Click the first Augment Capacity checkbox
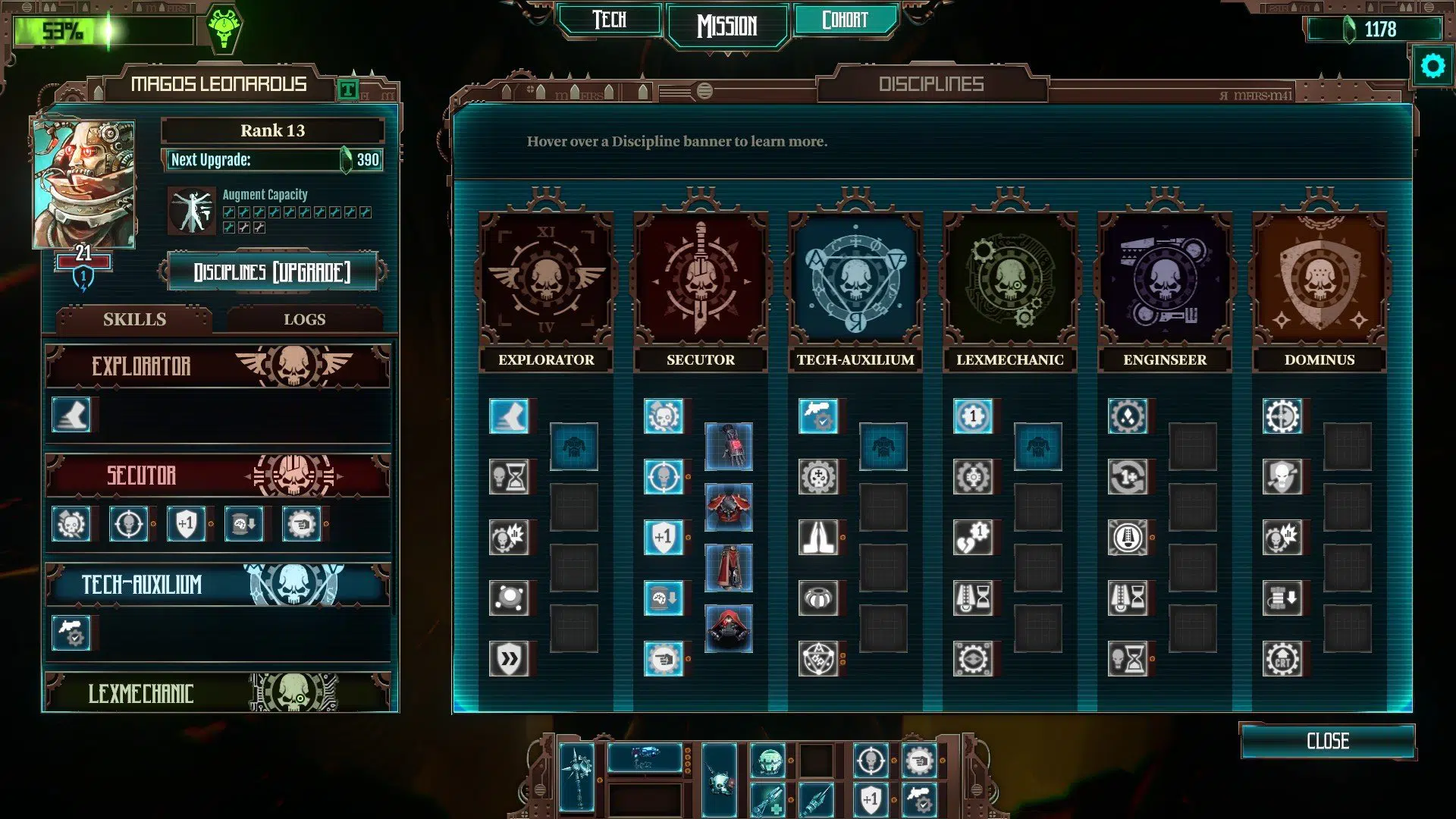This screenshot has height=819, width=1456. [x=230, y=212]
